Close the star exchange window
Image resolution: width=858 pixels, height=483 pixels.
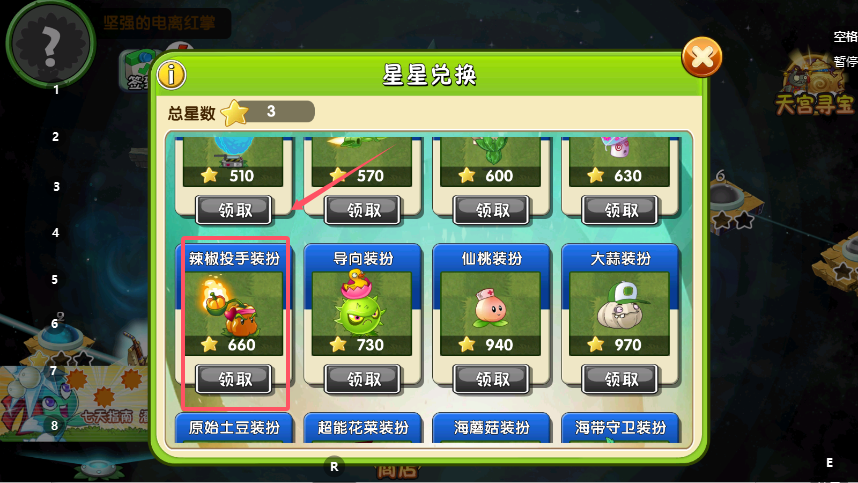coord(702,56)
